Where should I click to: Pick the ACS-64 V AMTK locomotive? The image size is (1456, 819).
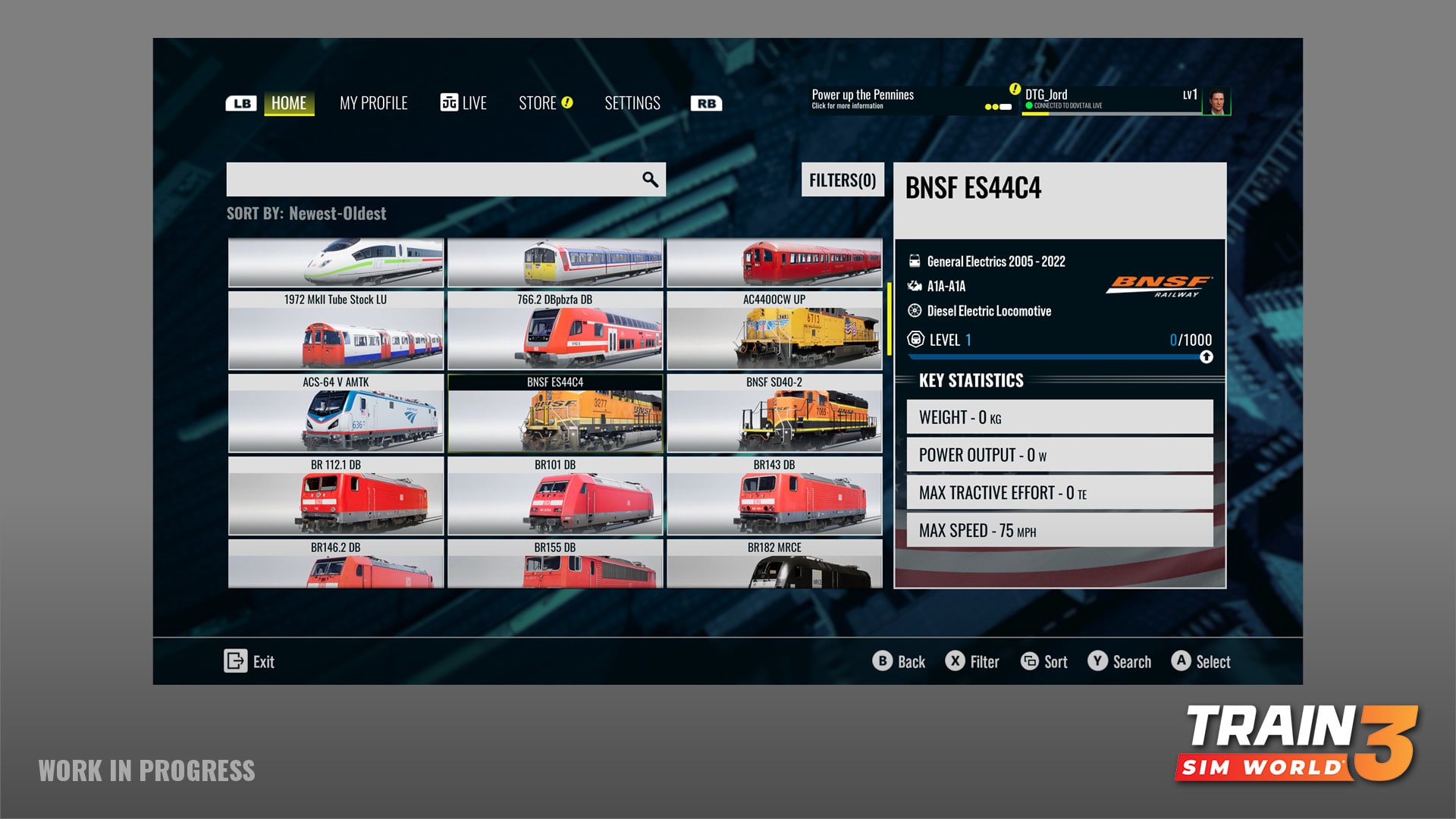pyautogui.click(x=335, y=413)
